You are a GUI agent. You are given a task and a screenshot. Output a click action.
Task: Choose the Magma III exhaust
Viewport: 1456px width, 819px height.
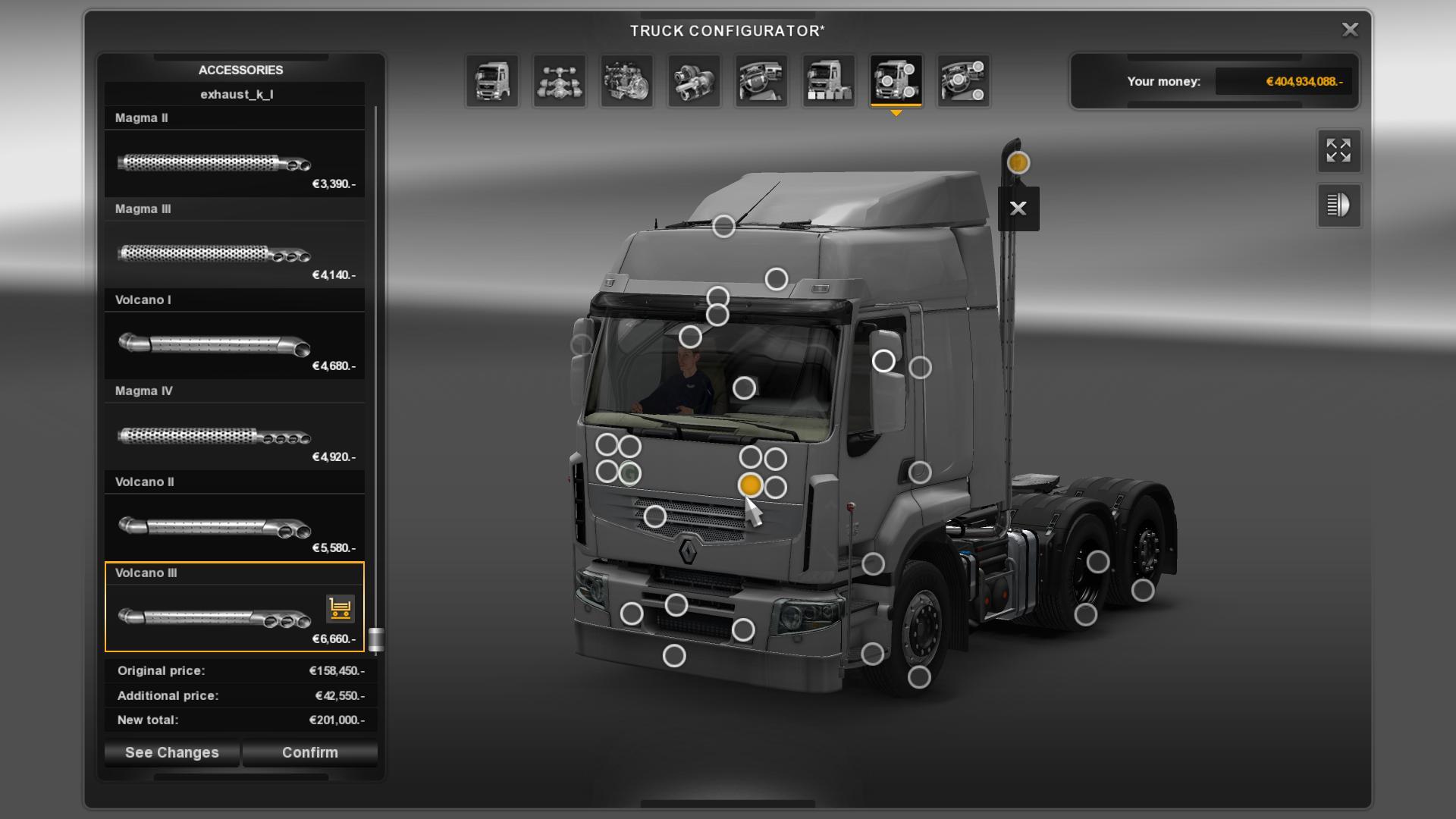coord(234,253)
